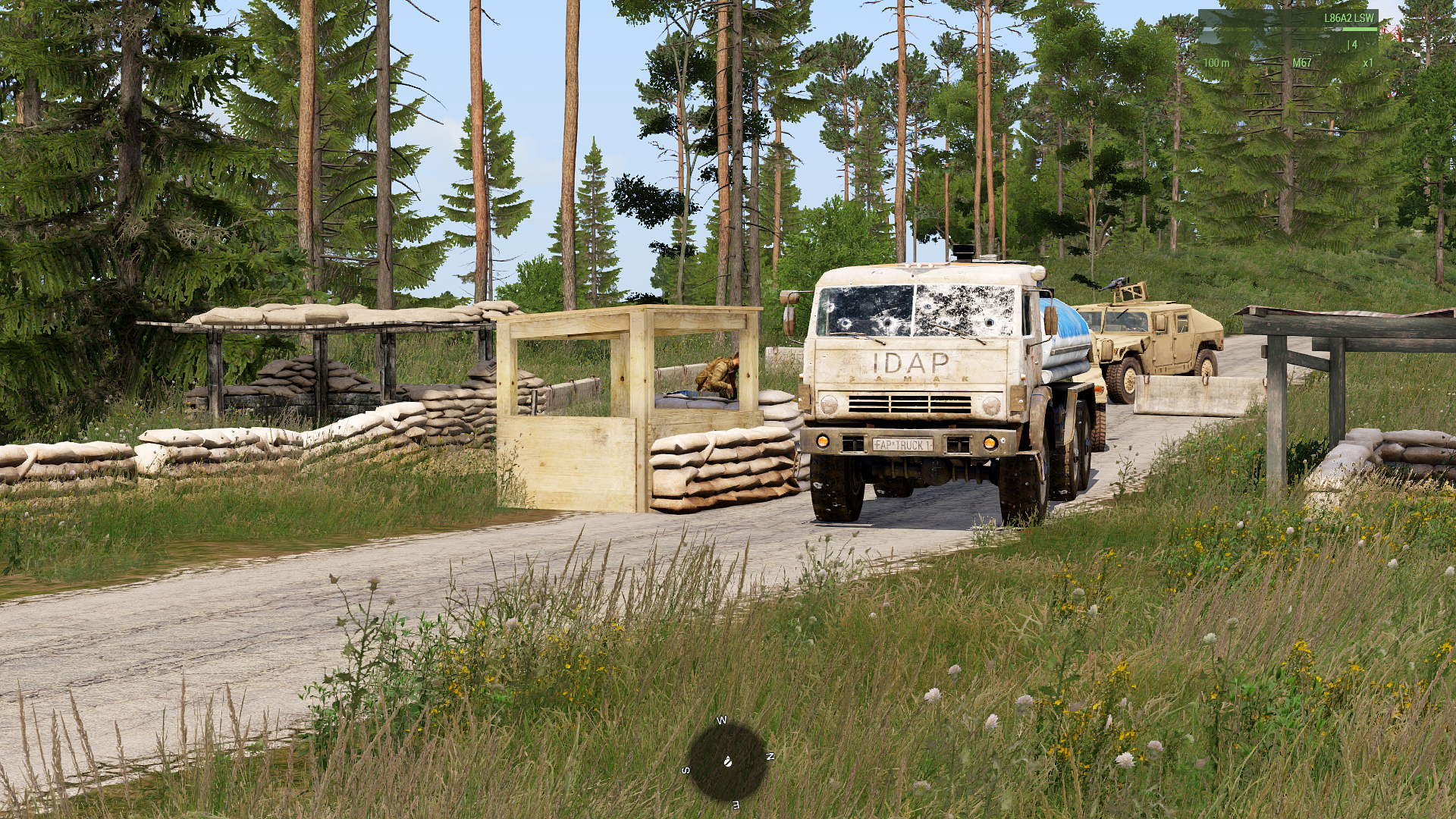1456x819 pixels.
Task: Click the compass dial
Action: [x=727, y=761]
